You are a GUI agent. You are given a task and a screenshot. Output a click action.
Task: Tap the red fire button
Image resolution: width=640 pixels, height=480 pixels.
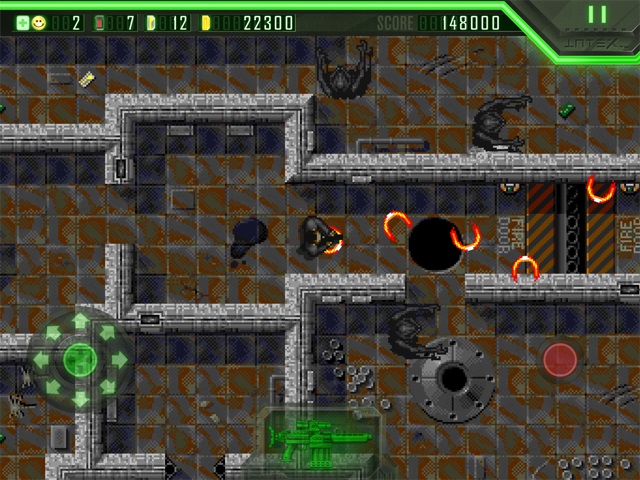(559, 359)
